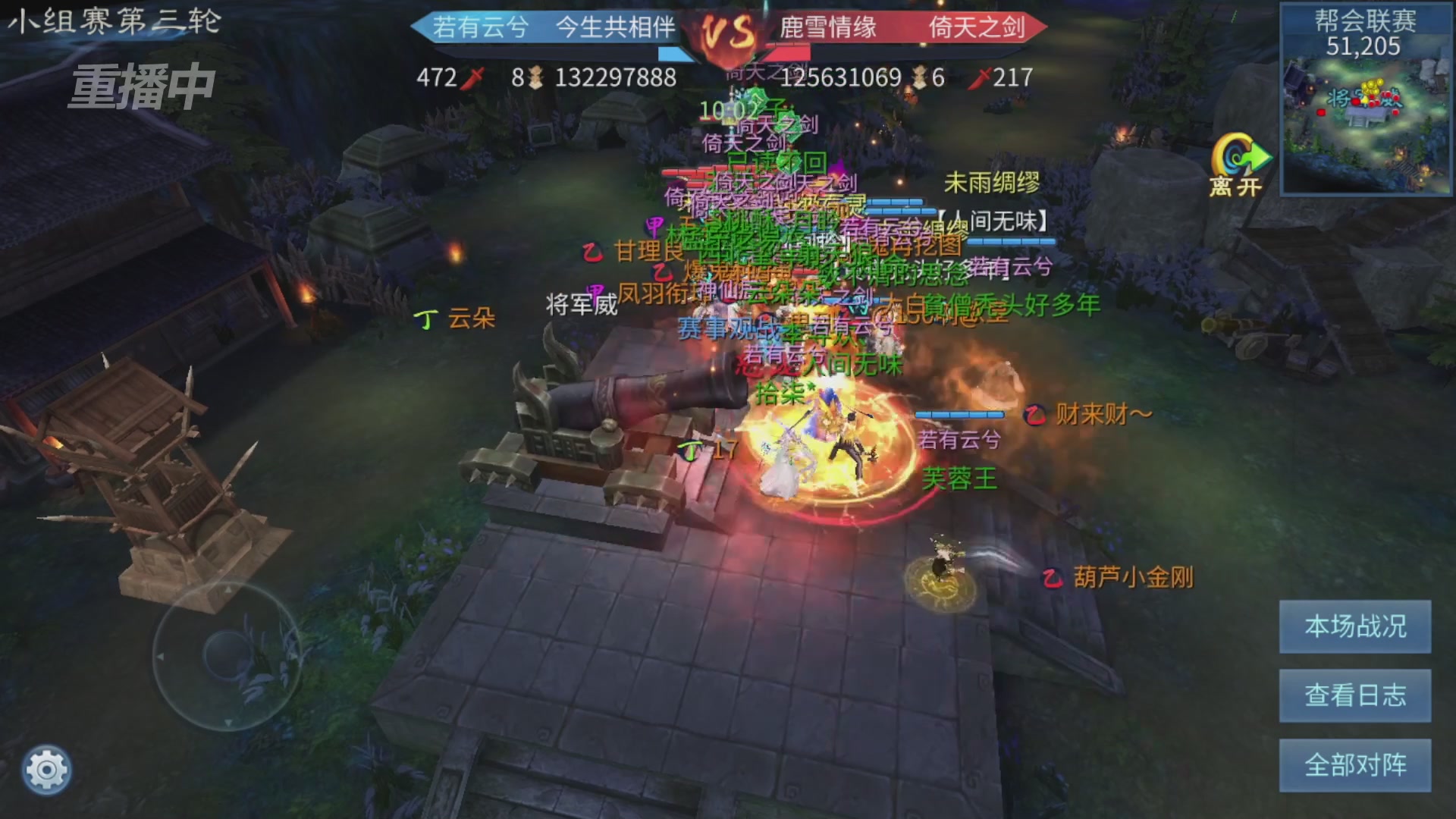
Task: Click the 重播中 replay label
Action: pyautogui.click(x=143, y=86)
